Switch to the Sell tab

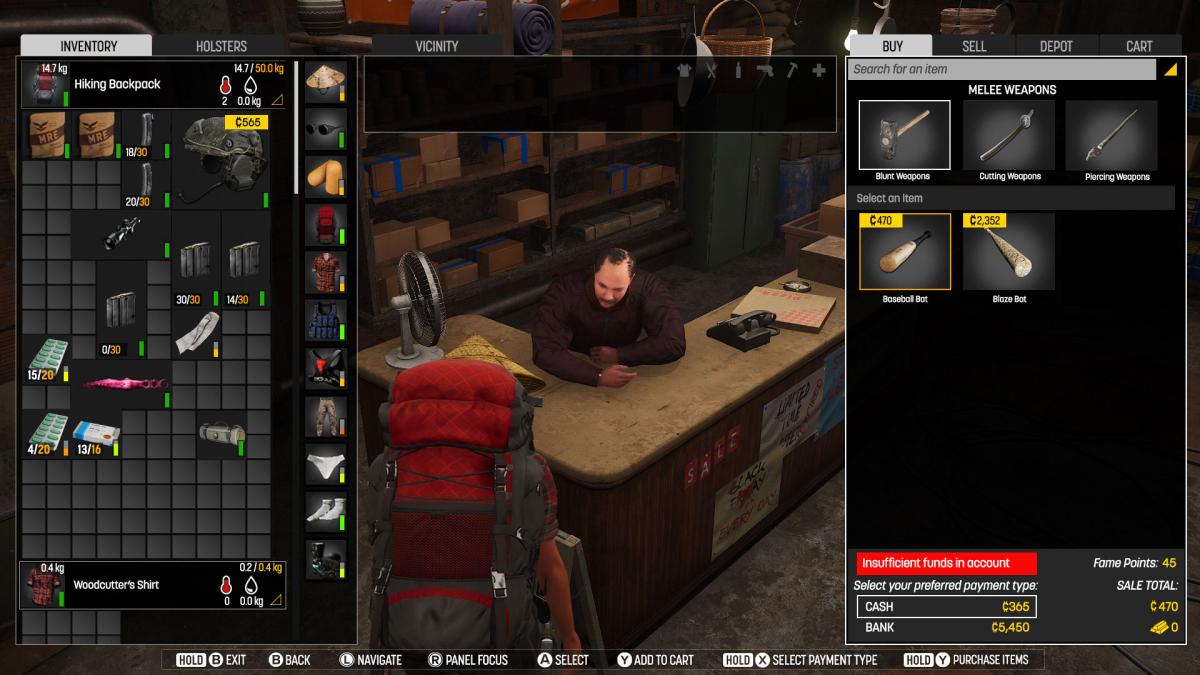click(974, 46)
